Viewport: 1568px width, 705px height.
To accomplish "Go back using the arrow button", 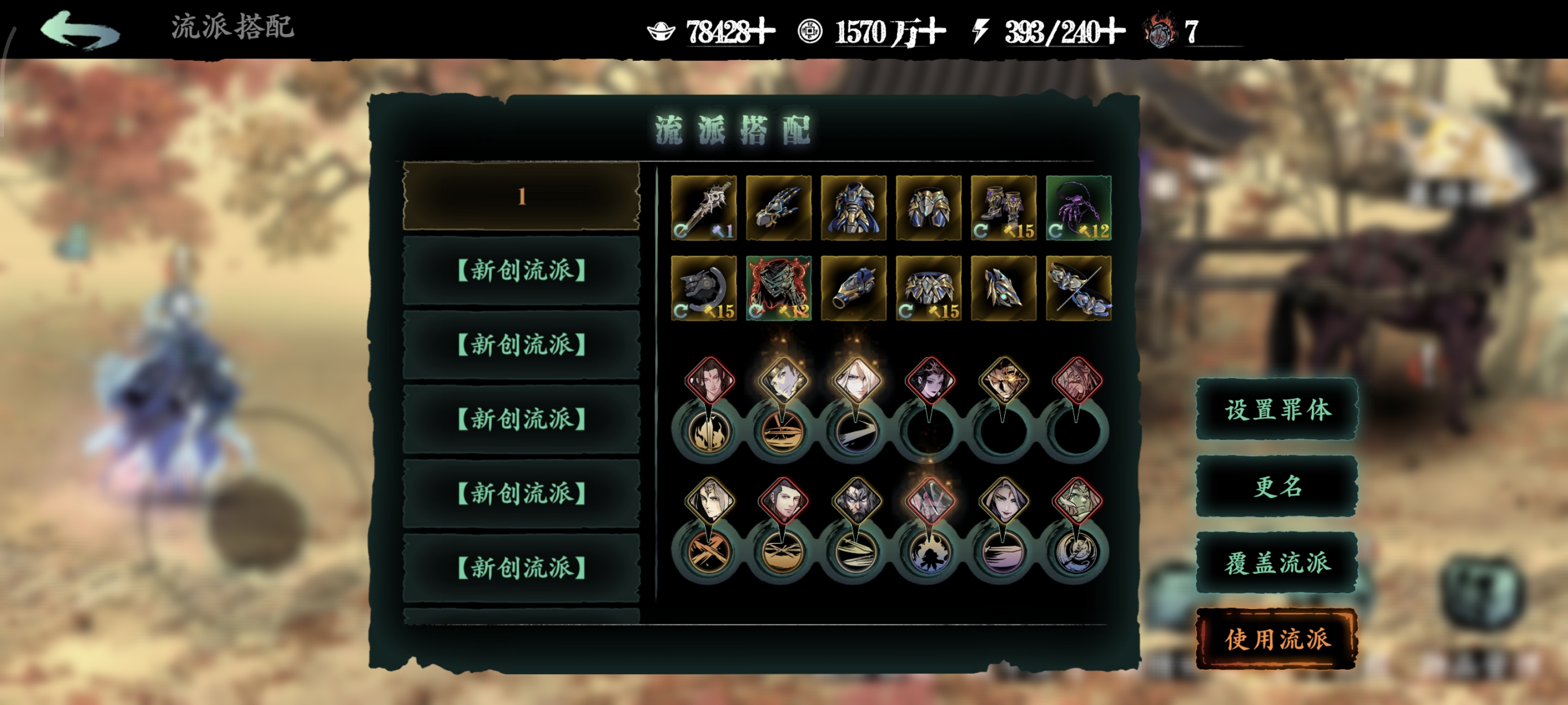I will [x=80, y=31].
